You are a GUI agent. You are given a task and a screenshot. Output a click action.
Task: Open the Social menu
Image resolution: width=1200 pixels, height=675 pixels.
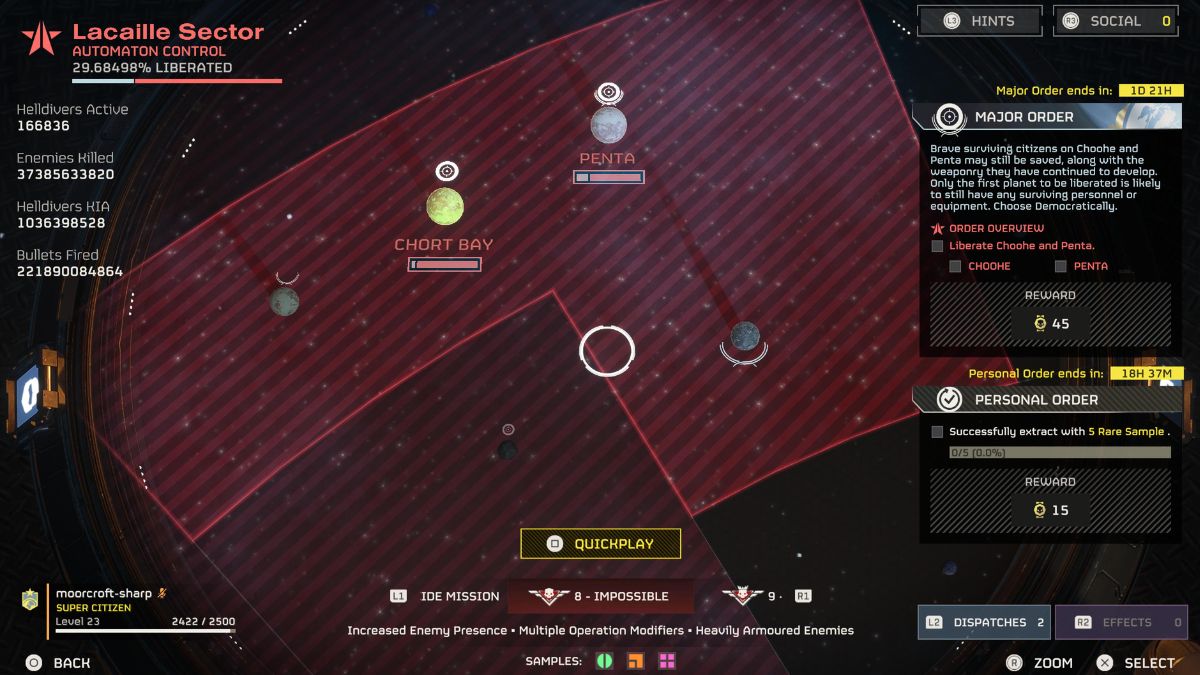click(x=1117, y=21)
